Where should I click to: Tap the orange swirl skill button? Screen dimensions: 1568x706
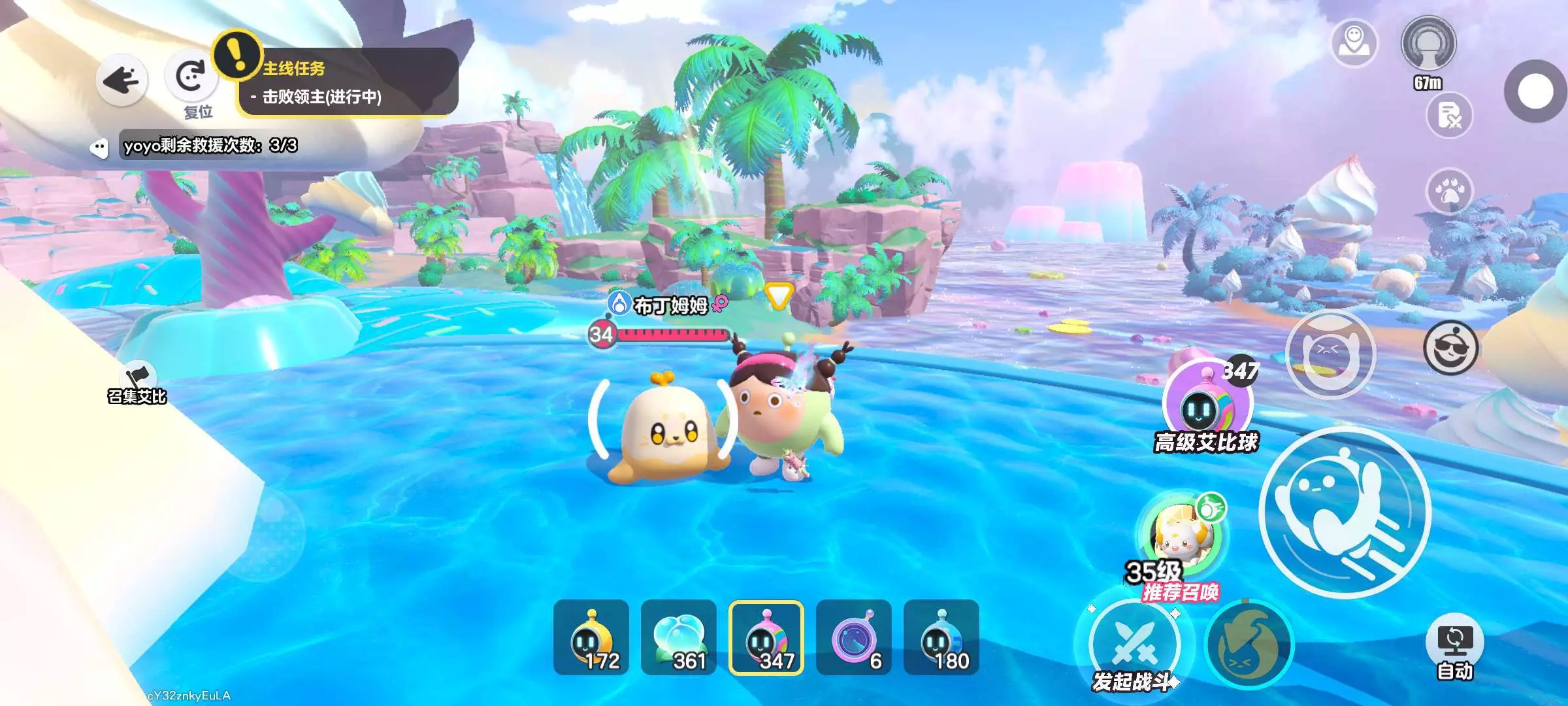(1249, 645)
